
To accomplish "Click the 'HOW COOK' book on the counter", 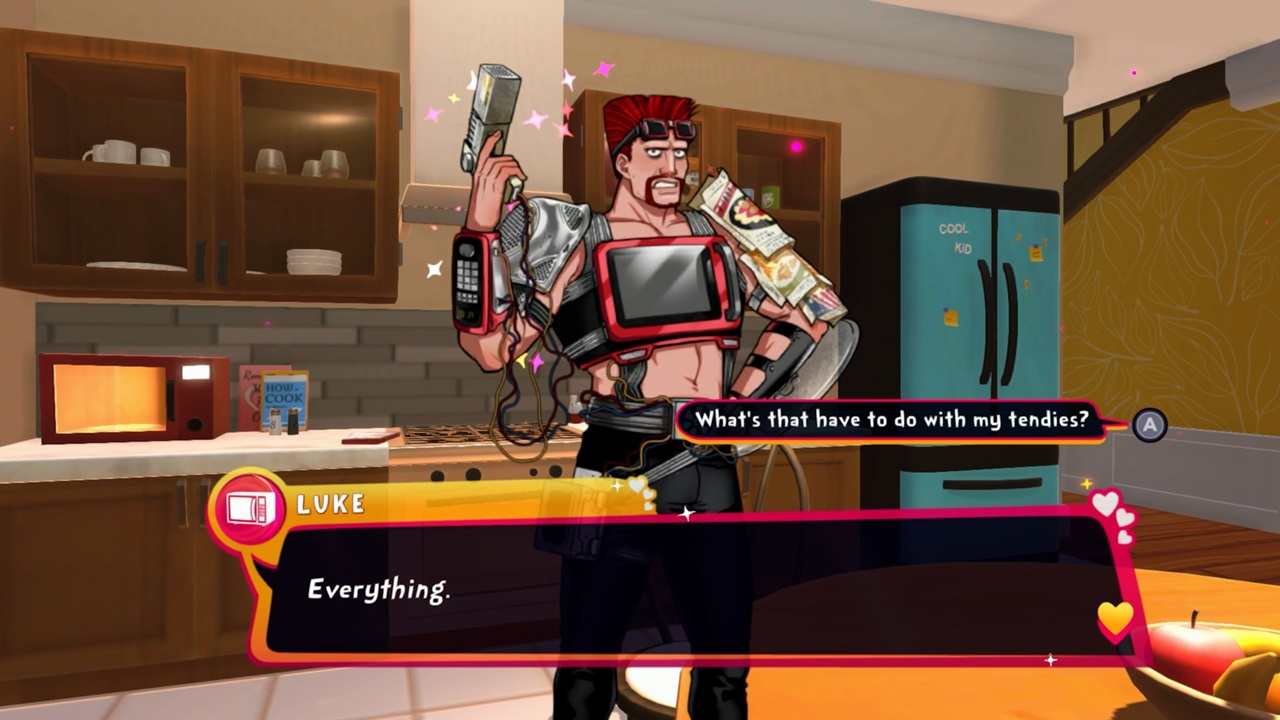I will click(284, 393).
